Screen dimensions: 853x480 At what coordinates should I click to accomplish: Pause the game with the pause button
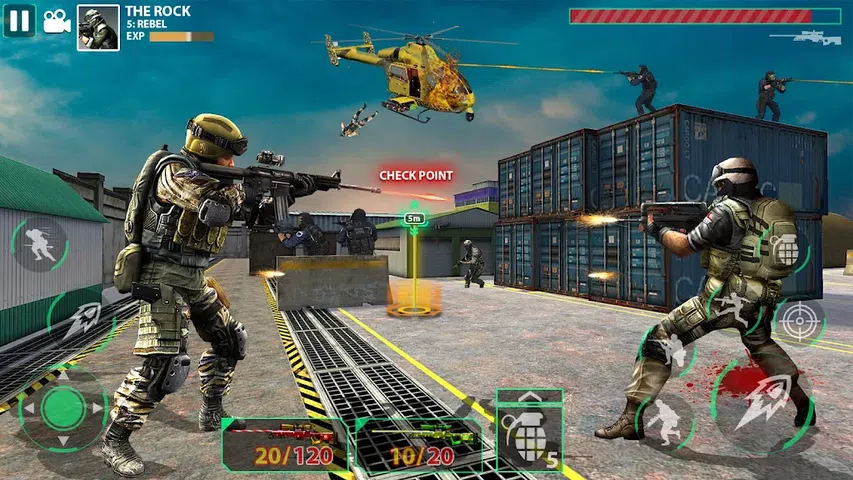tap(19, 20)
